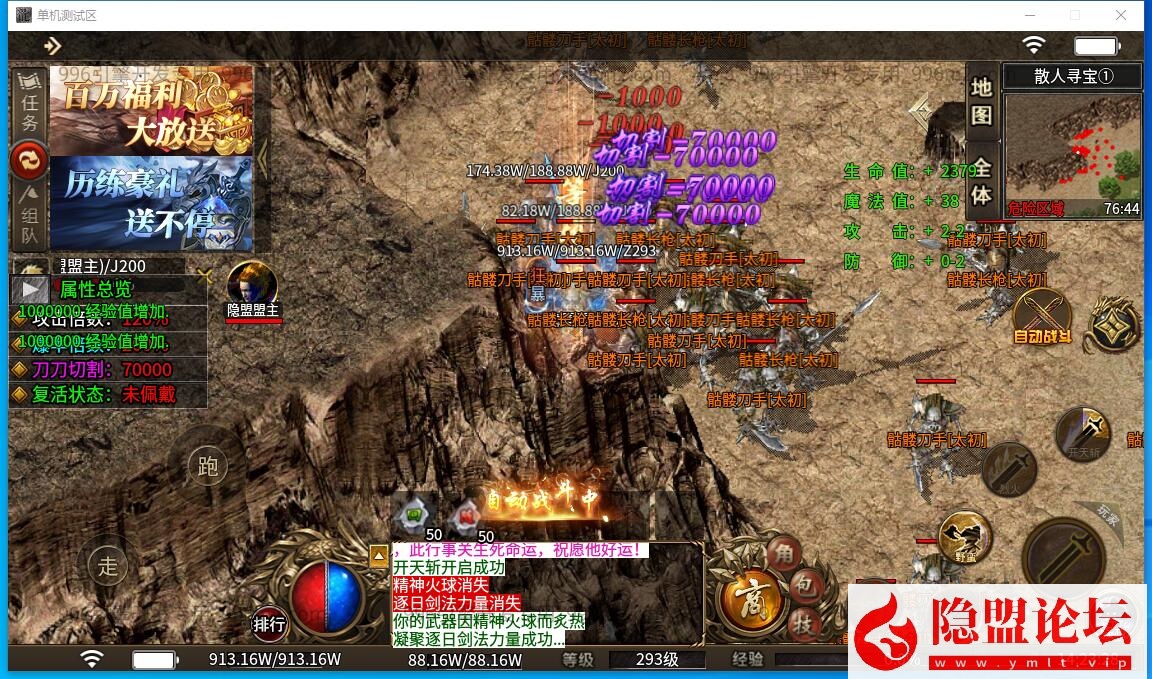Tap the 走 walk button
Image resolution: width=1152 pixels, height=679 pixels.
tap(108, 565)
